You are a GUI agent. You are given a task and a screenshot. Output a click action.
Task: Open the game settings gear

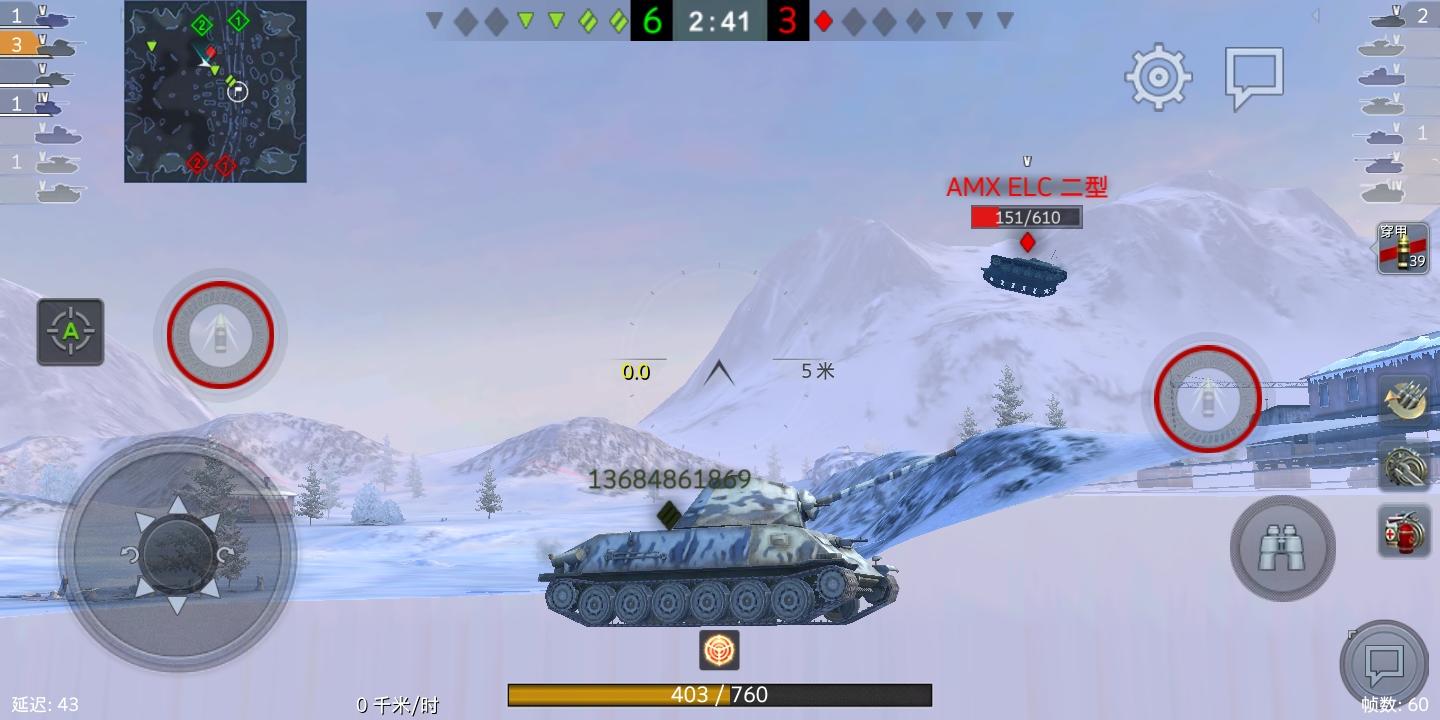1157,76
